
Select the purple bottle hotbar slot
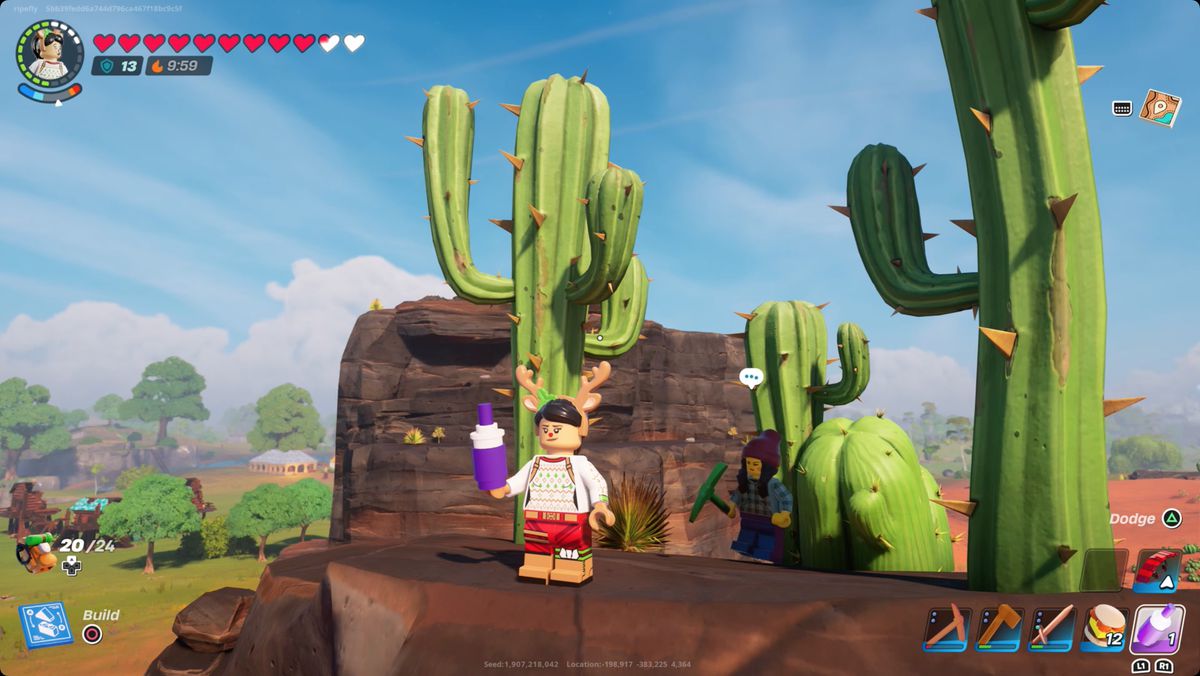1158,628
